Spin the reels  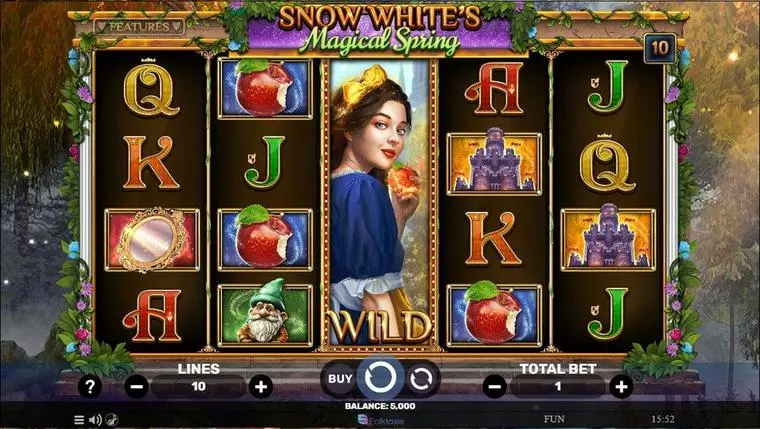(380, 378)
